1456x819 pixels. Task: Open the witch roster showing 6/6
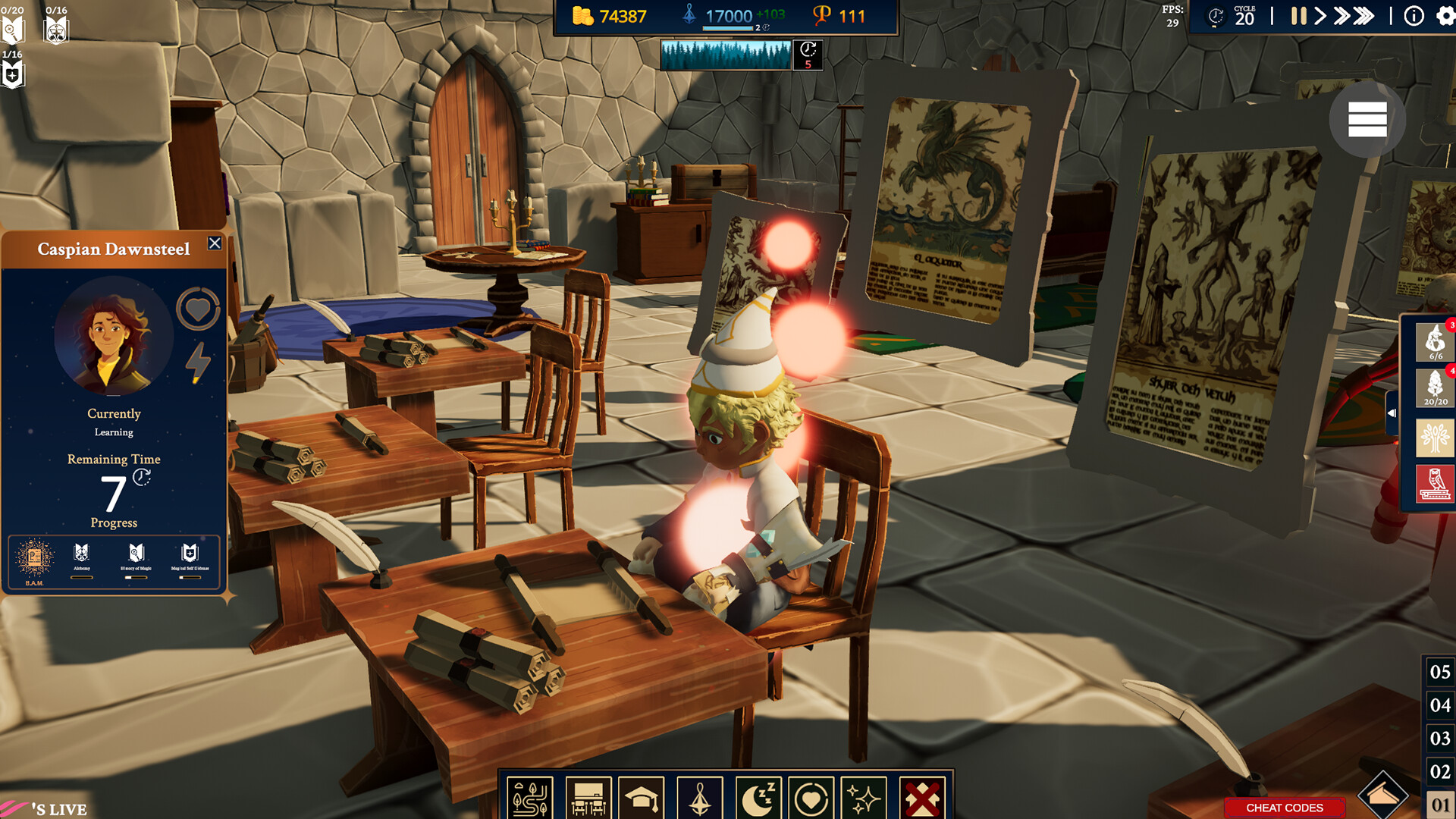click(x=1436, y=341)
